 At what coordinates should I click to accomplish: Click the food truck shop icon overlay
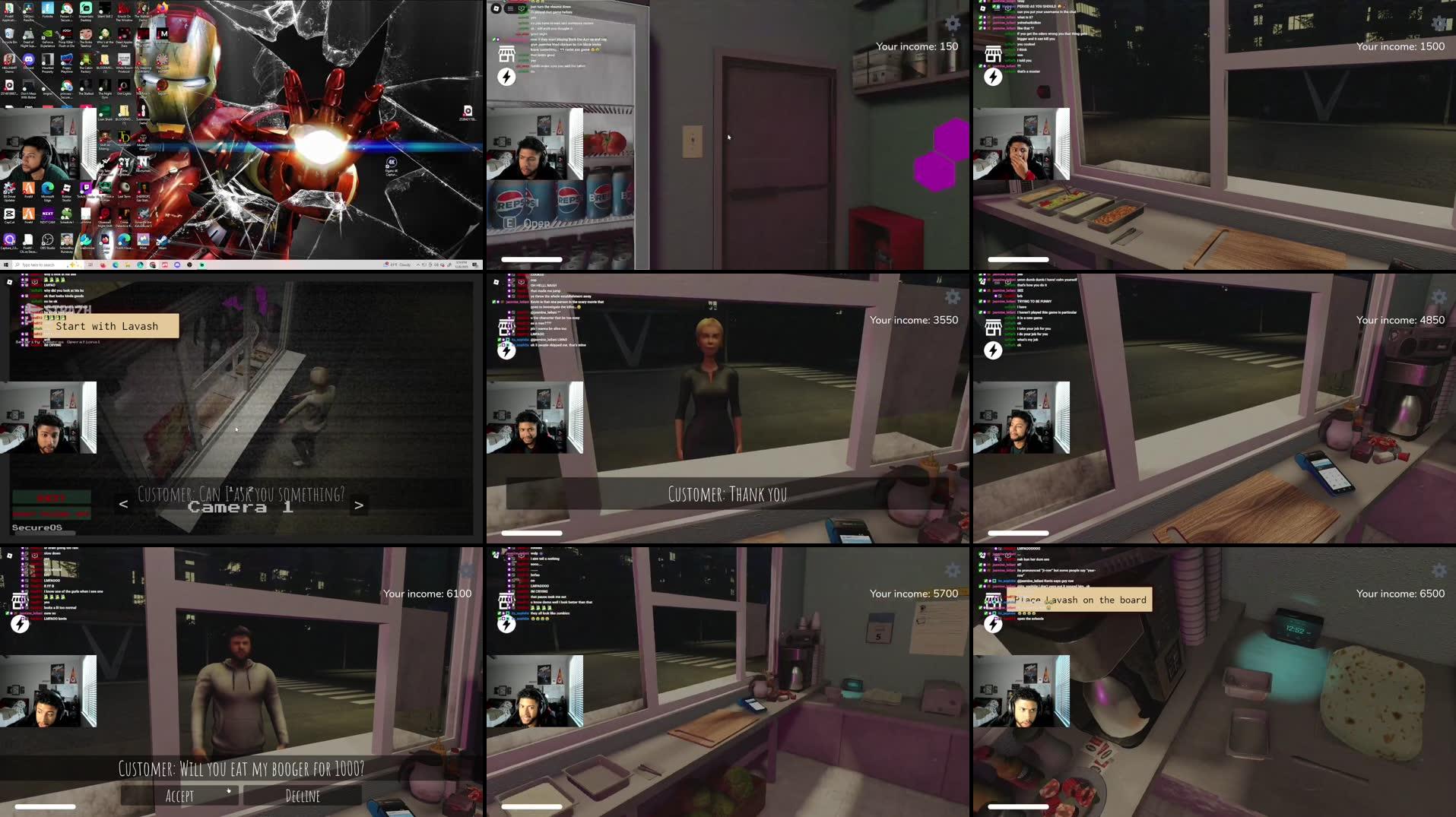tap(507, 55)
